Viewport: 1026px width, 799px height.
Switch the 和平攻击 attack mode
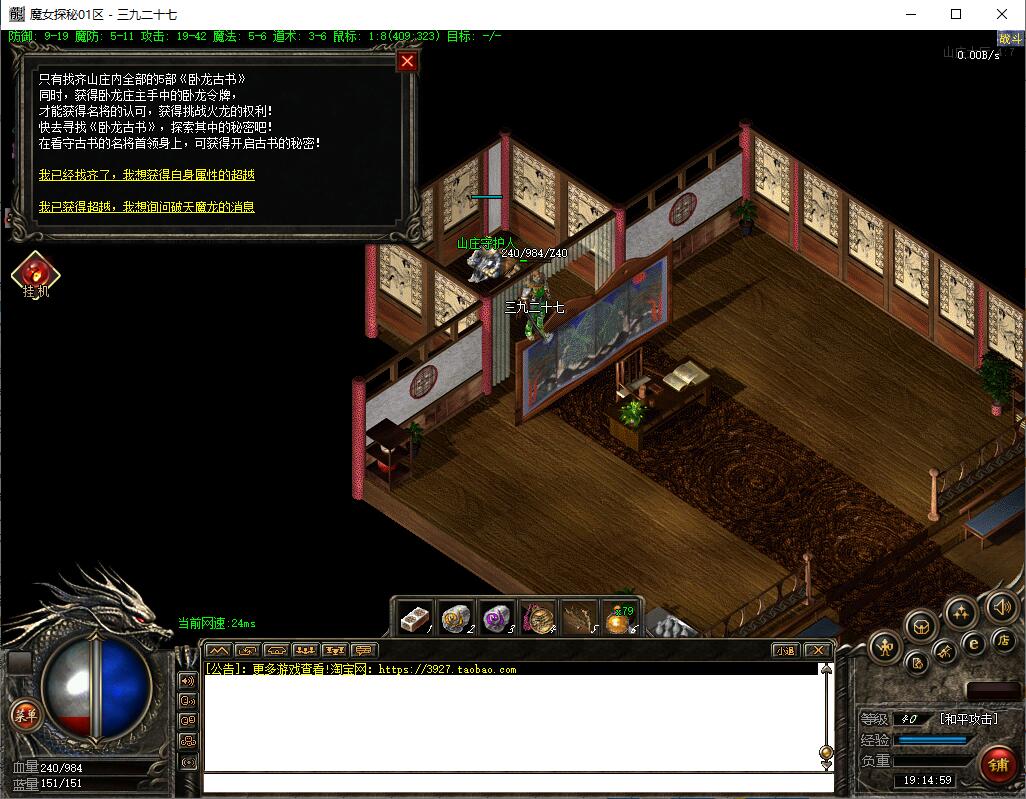coord(968,719)
